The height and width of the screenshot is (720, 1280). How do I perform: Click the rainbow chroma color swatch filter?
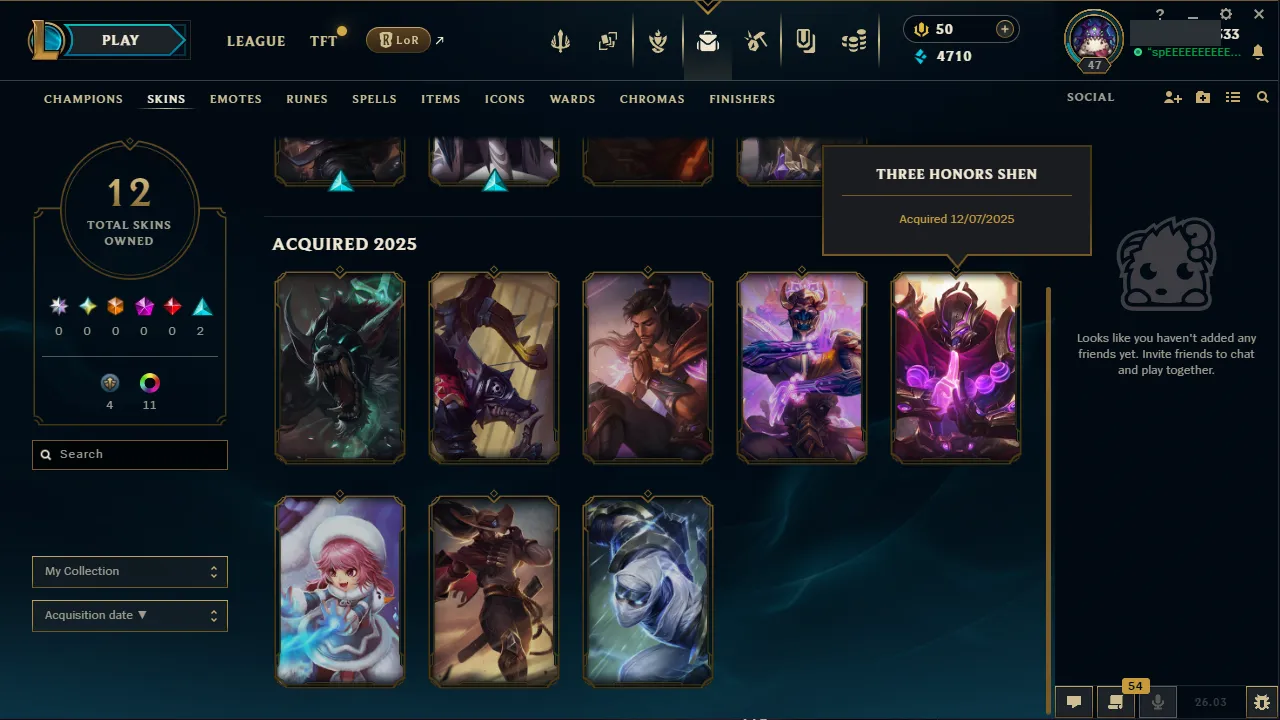click(x=149, y=382)
